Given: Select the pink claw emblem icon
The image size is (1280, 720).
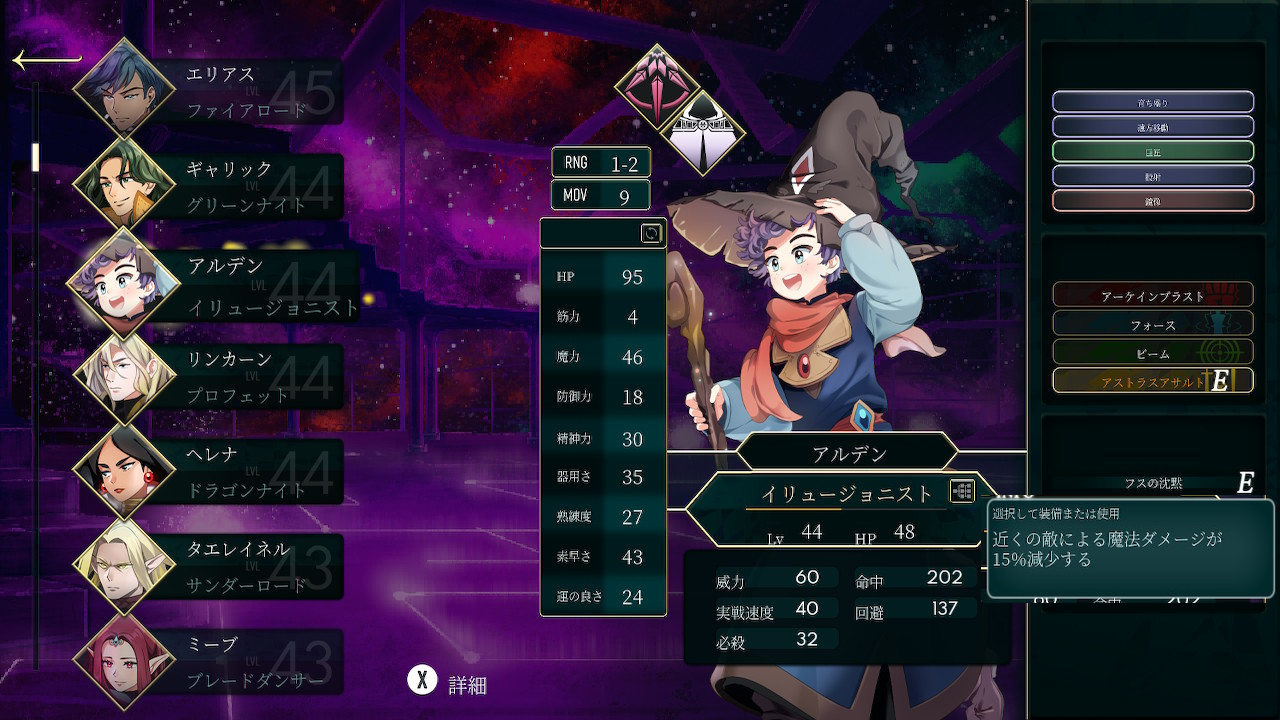Looking at the screenshot, I should point(656,86).
